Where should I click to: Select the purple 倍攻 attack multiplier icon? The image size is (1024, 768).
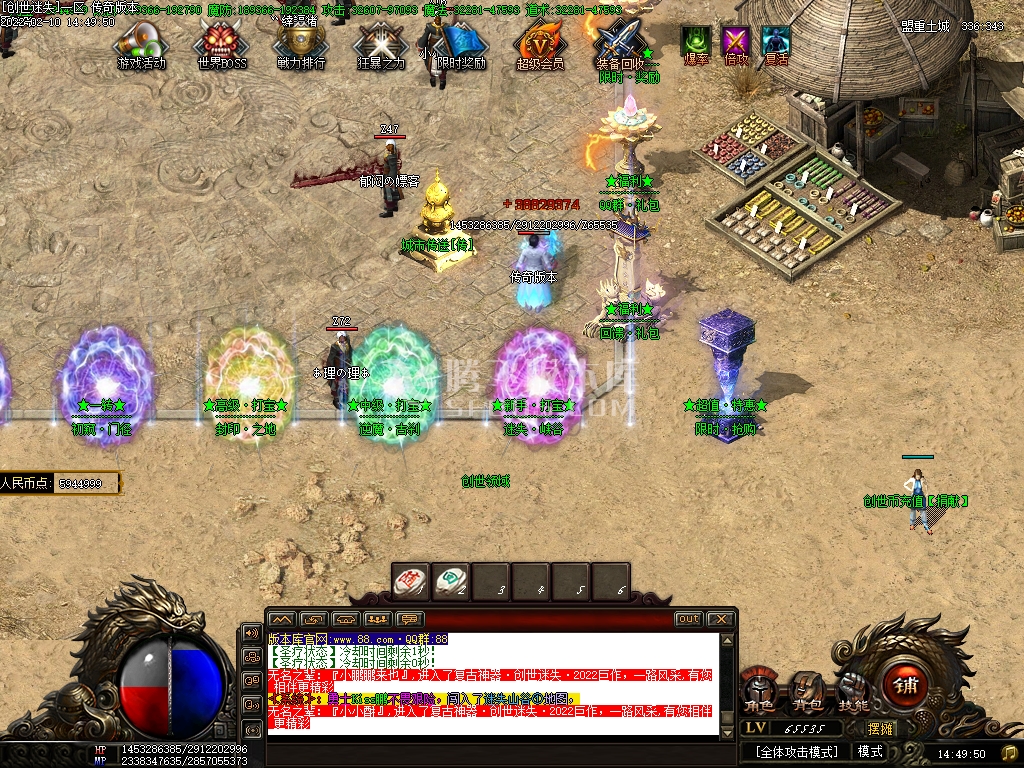click(736, 41)
